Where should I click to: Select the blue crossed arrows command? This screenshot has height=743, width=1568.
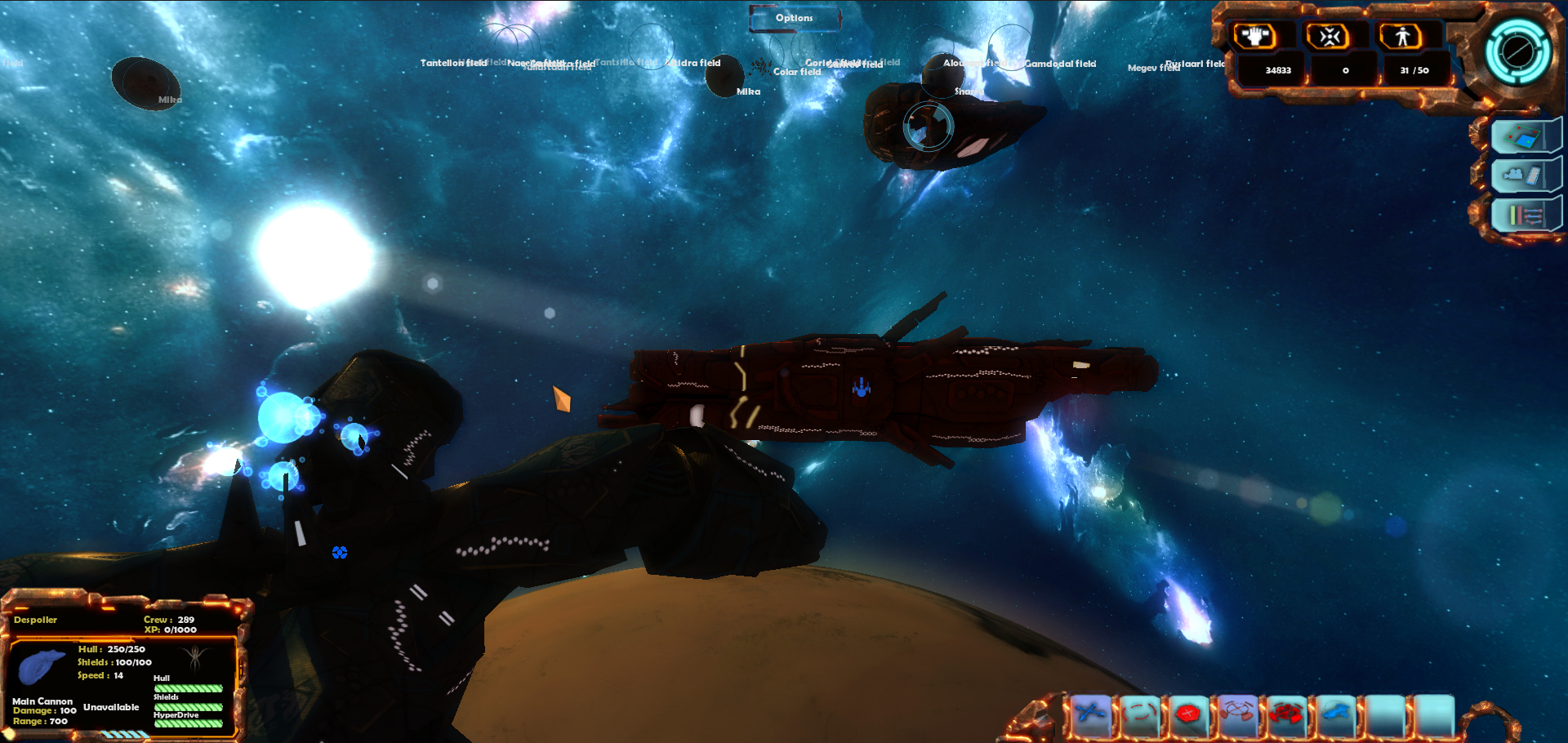pos(1091,714)
